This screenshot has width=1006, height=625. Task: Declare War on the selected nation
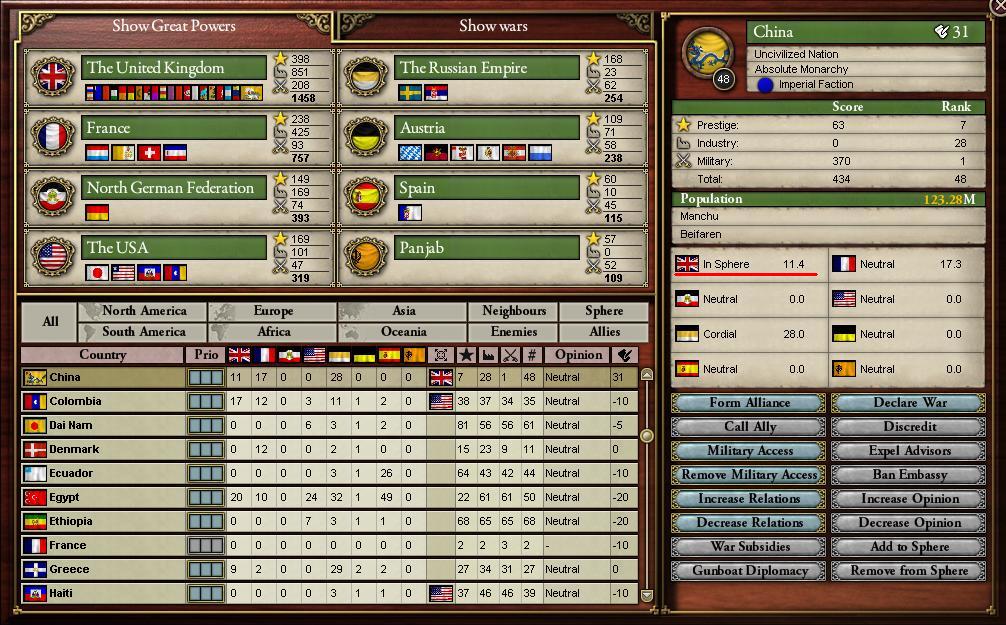pos(909,403)
